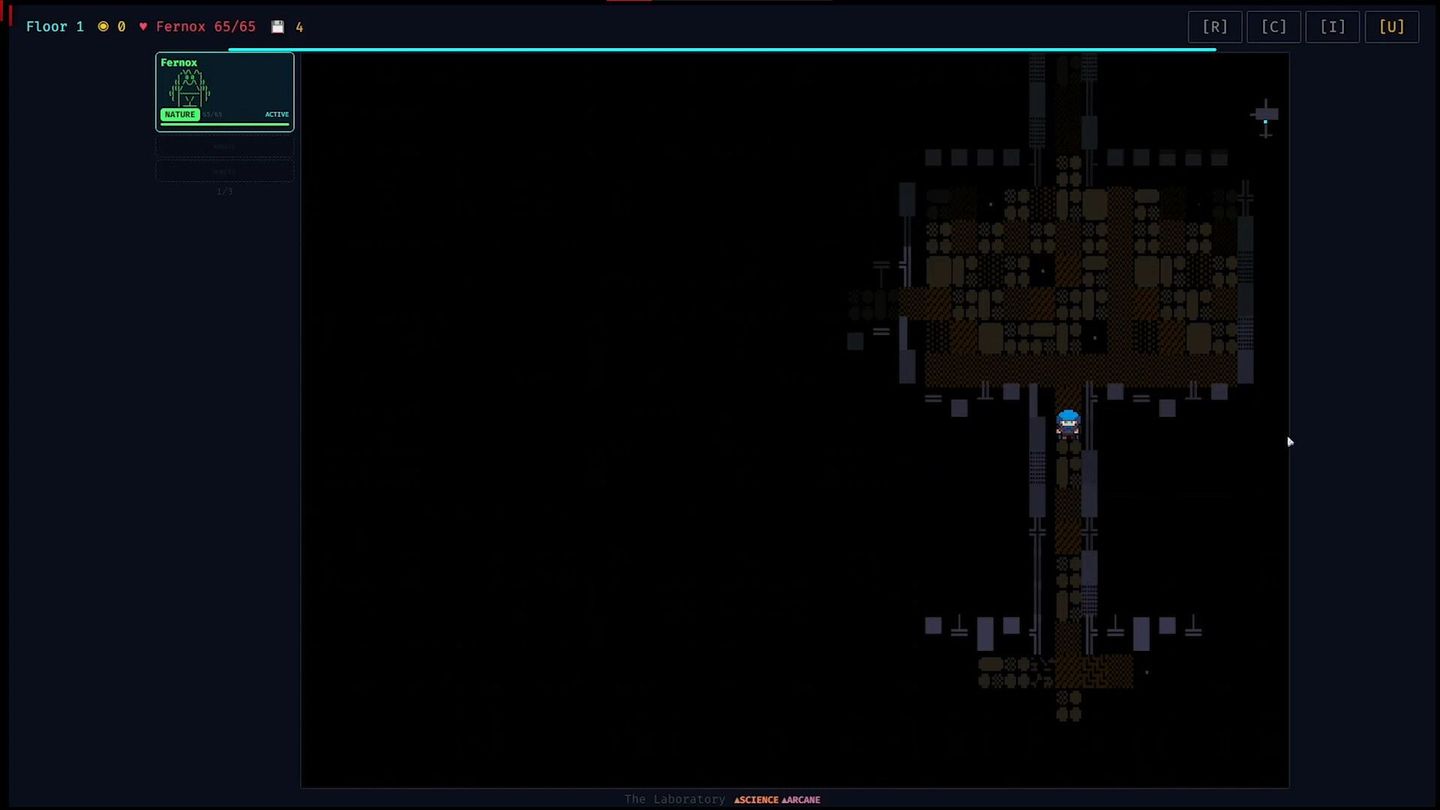The image size is (1440, 810).
Task: Click the ARCANE marker in the bottom bar
Action: pos(800,799)
